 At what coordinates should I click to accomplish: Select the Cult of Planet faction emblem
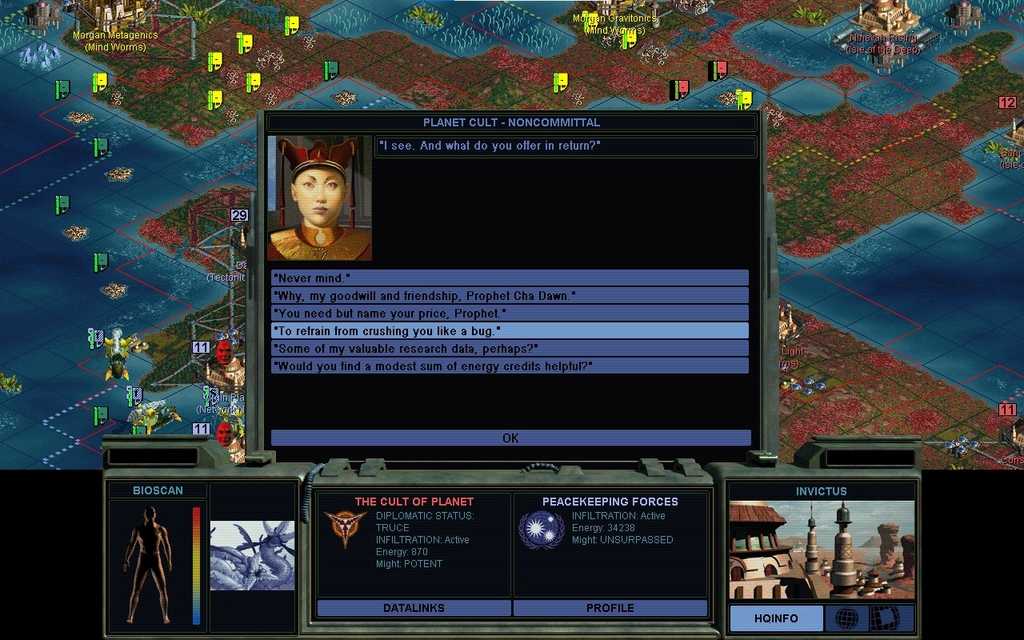(x=343, y=529)
